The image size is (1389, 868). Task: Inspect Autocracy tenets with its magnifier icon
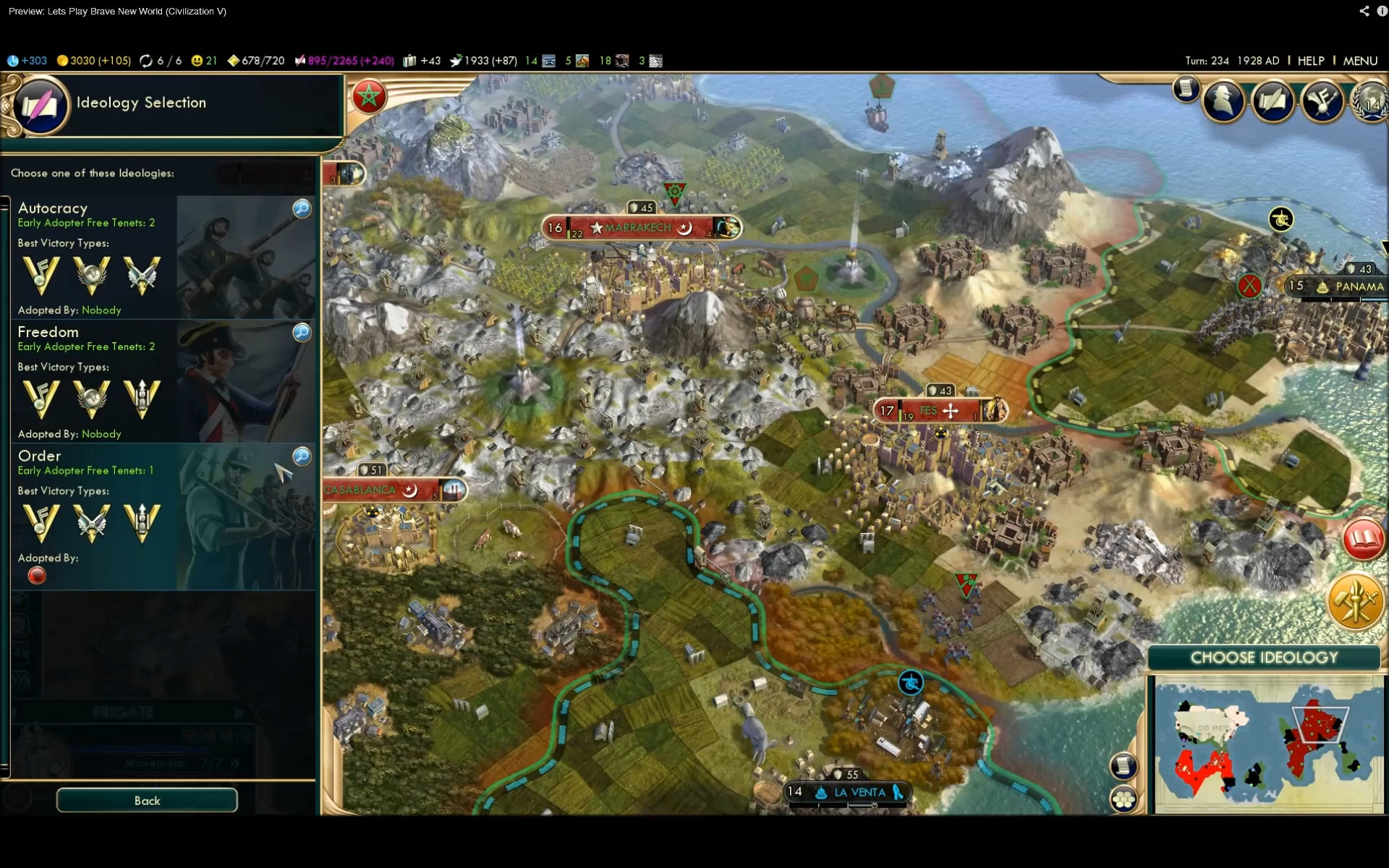(302, 209)
